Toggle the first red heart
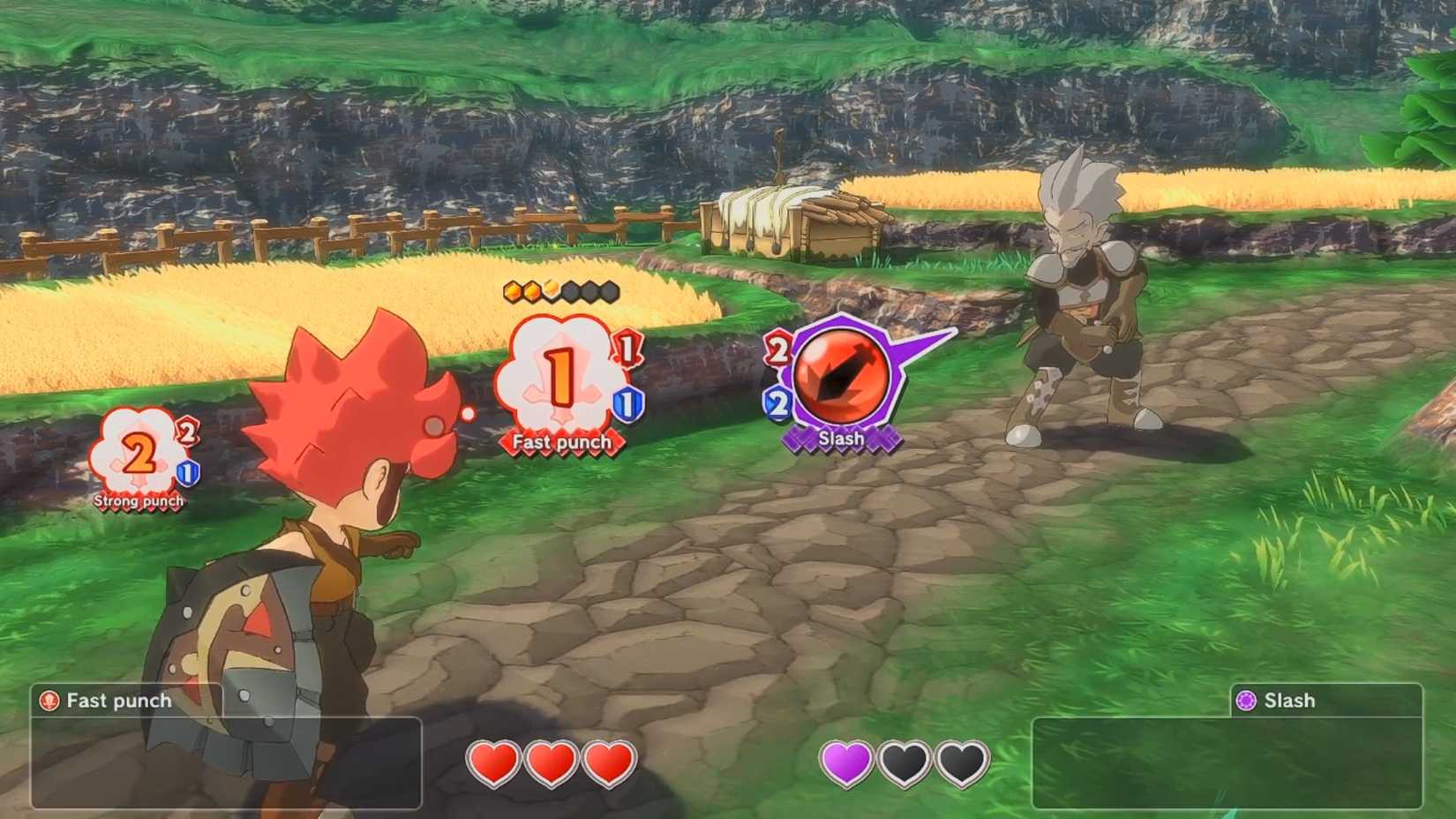The width and height of the screenshot is (1456, 819). (496, 765)
